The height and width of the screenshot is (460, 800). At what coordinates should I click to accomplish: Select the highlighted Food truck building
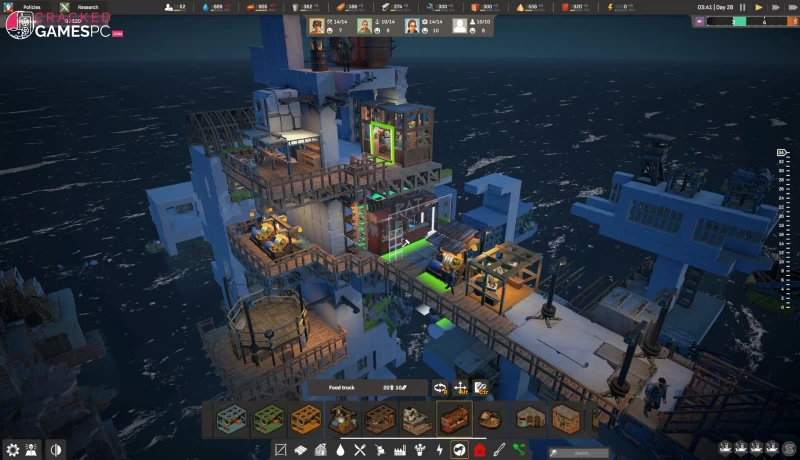point(454,419)
